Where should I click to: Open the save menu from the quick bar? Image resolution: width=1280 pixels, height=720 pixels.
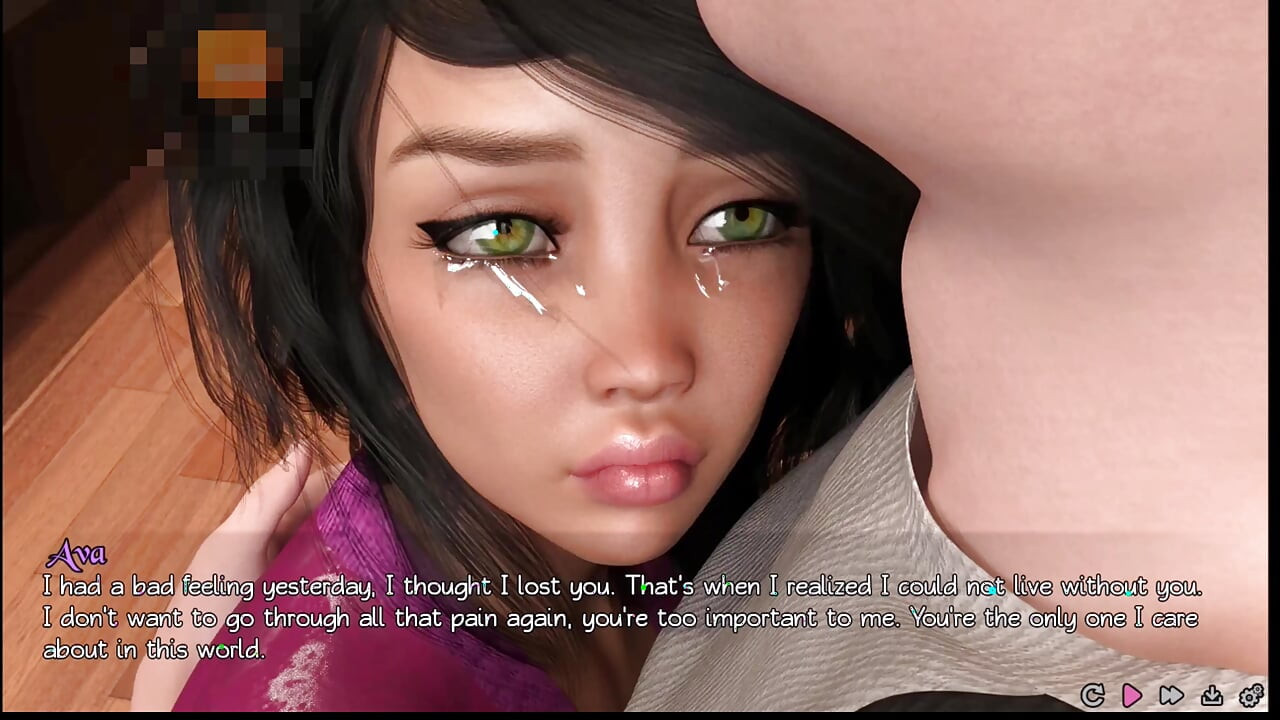click(x=1211, y=695)
